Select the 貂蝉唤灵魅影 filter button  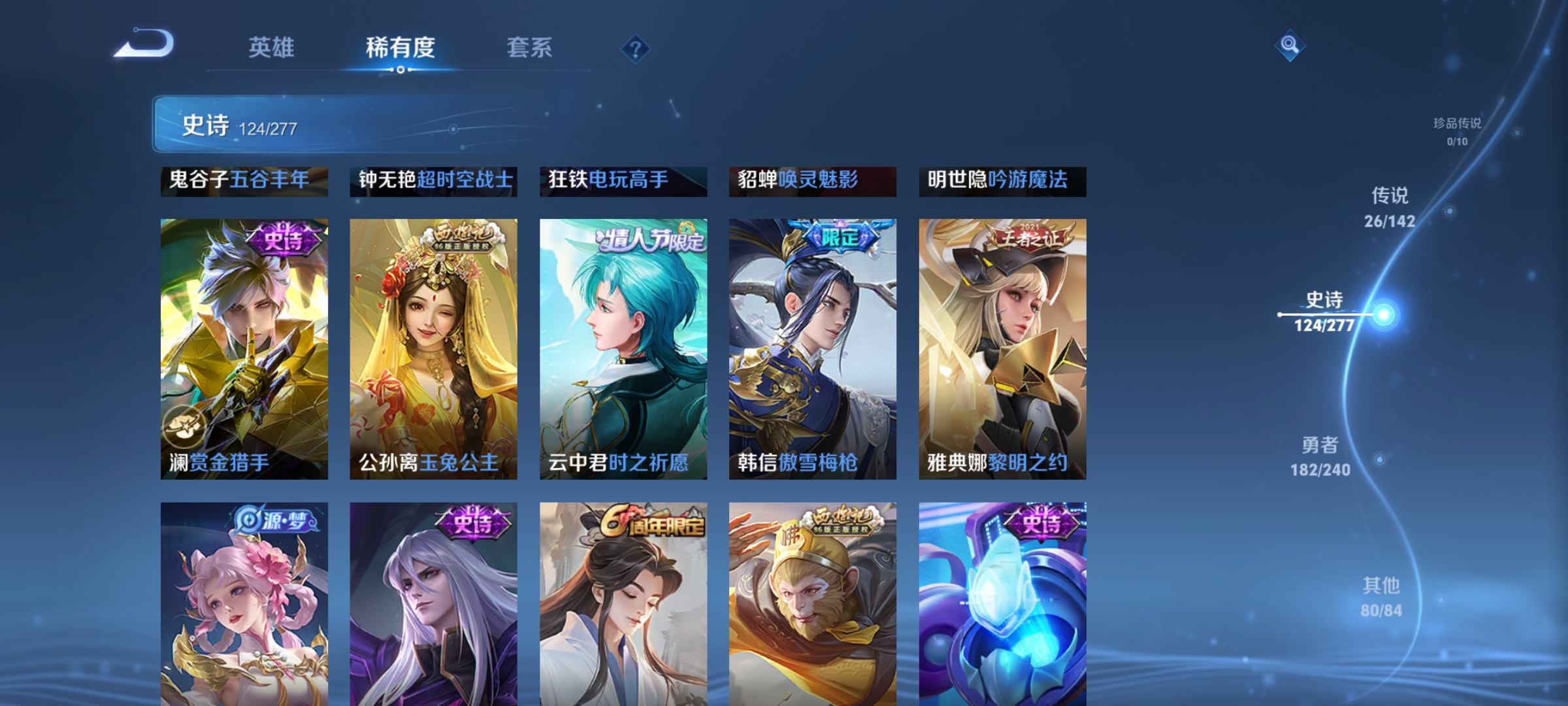(813, 181)
